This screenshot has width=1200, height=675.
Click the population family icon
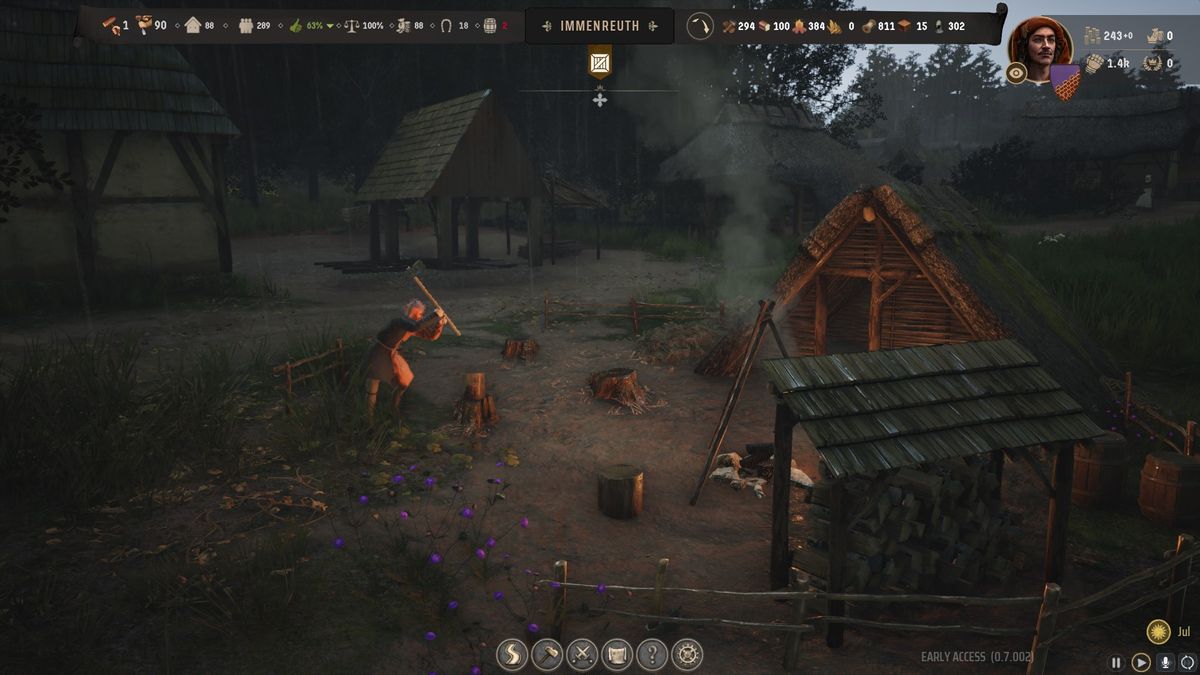point(246,25)
